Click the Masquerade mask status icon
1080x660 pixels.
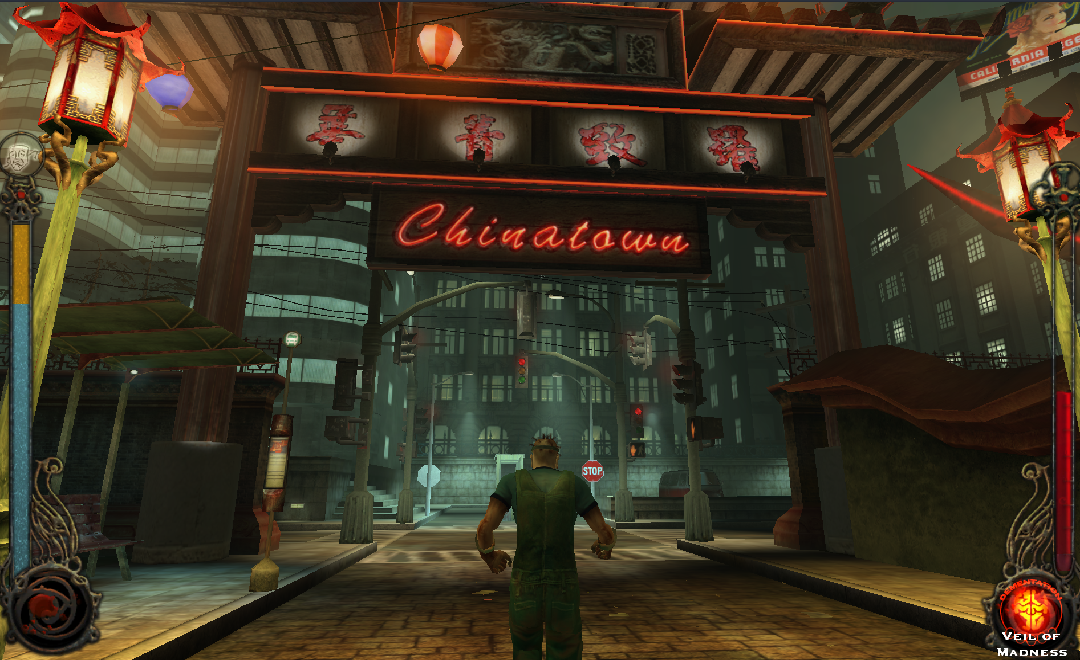coord(20,155)
